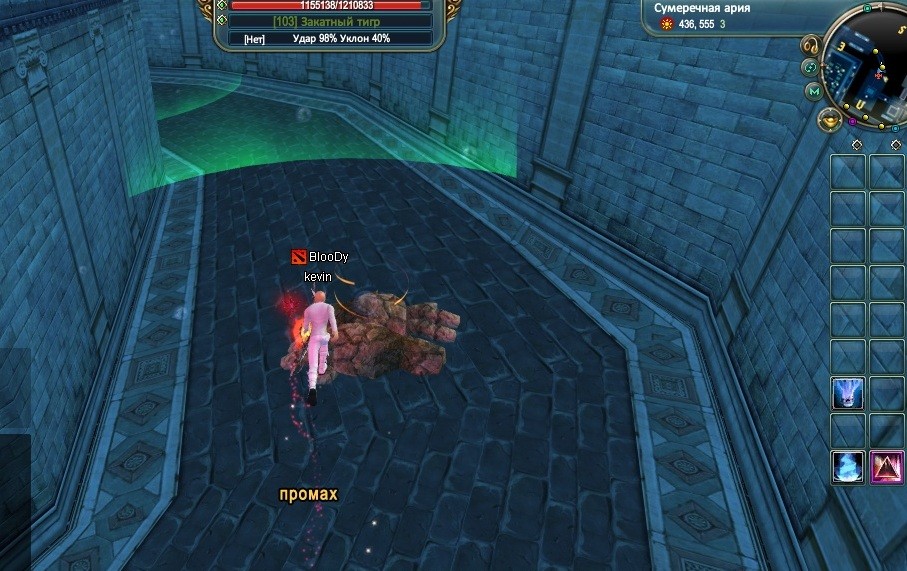Click the diamond button left of target health

[221, 5]
